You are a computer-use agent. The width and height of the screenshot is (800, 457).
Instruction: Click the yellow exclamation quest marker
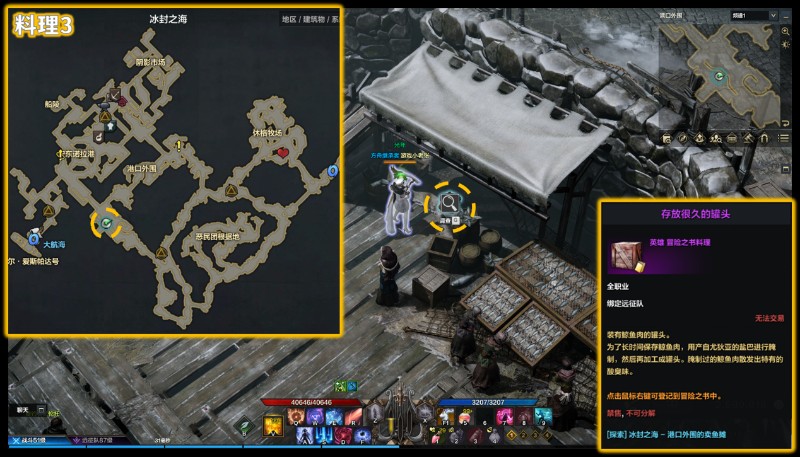point(180,146)
